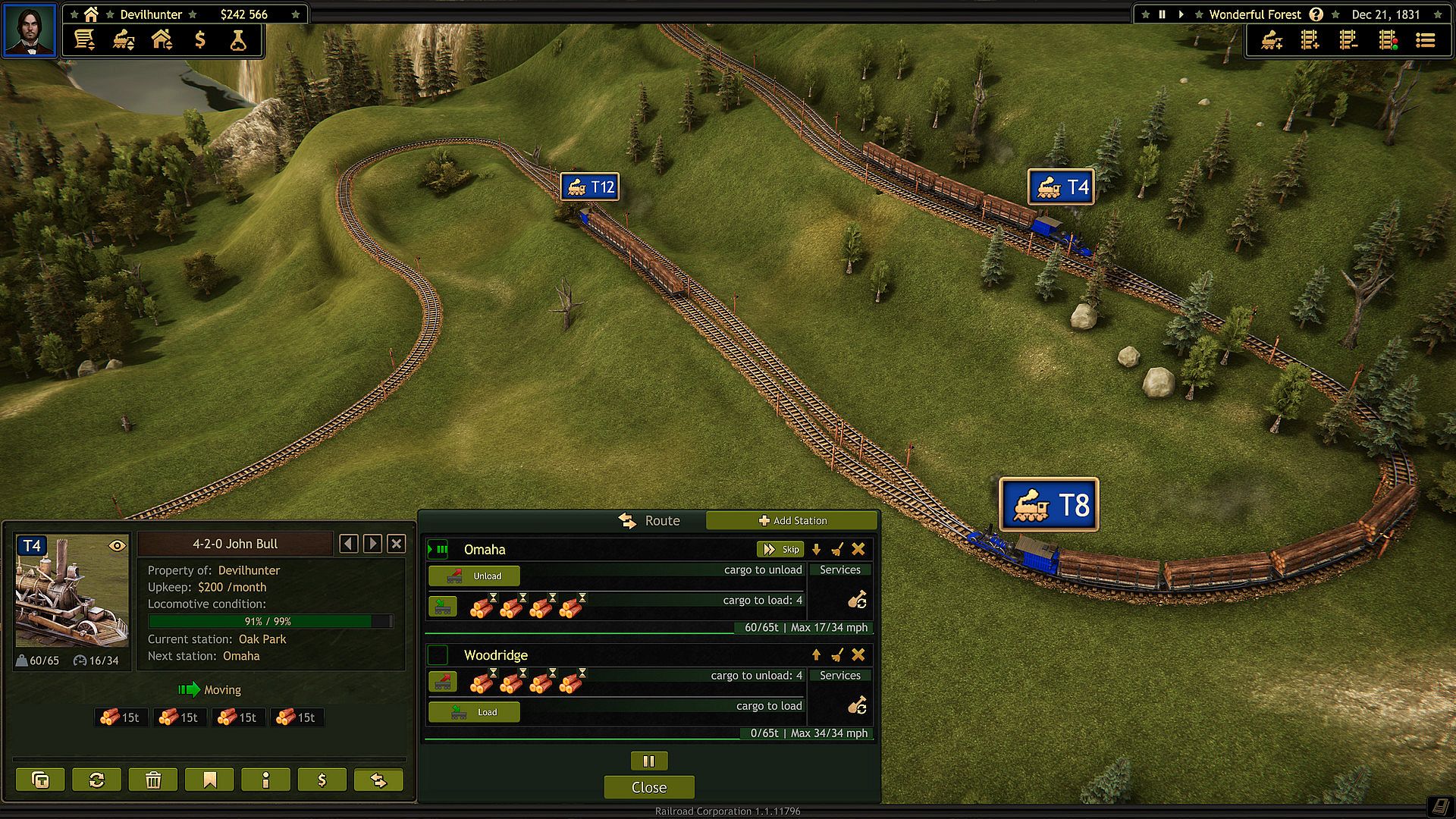Select the T8 train marker
The width and height of the screenshot is (1456, 819).
(1049, 504)
